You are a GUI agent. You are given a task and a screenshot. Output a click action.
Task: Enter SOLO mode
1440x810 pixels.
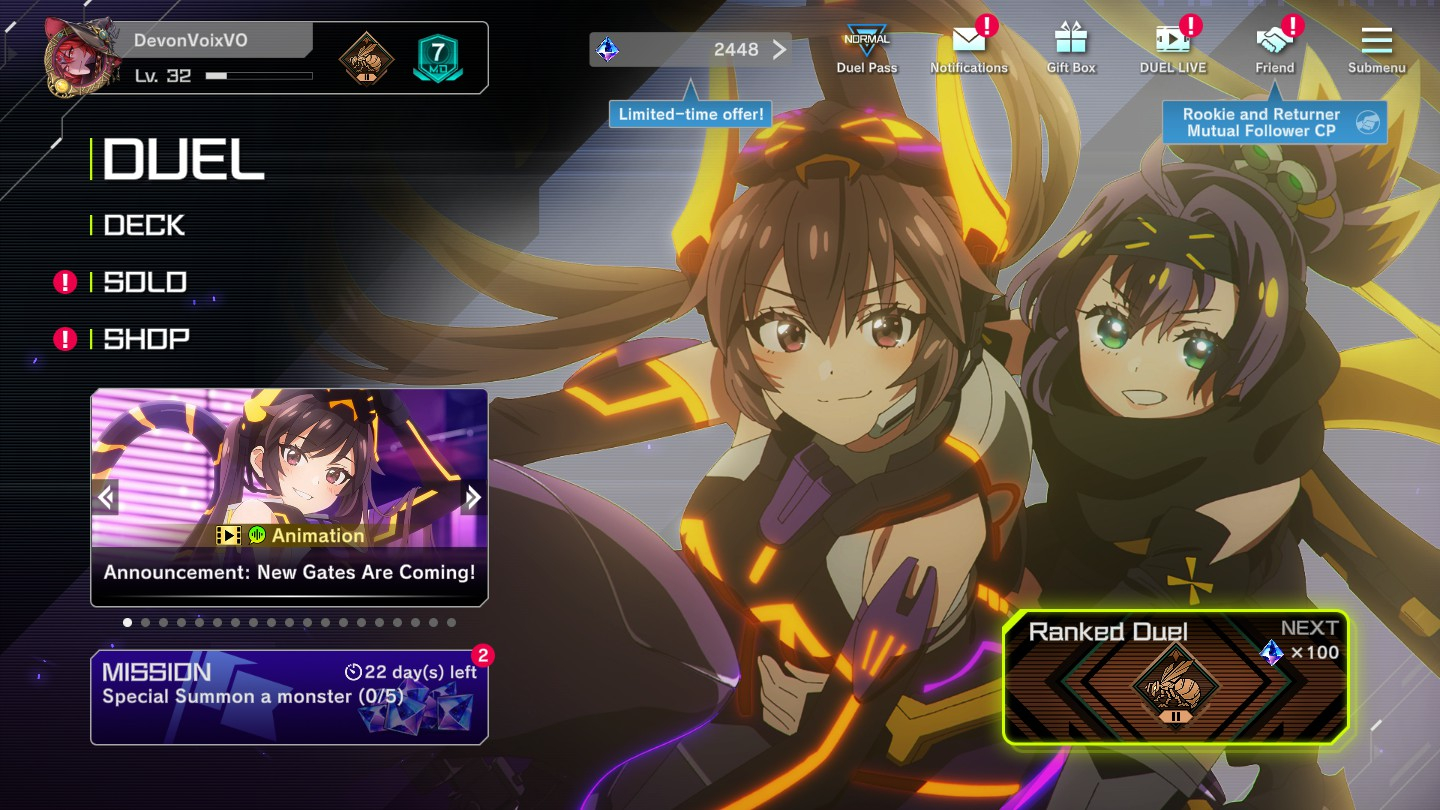[x=145, y=282]
